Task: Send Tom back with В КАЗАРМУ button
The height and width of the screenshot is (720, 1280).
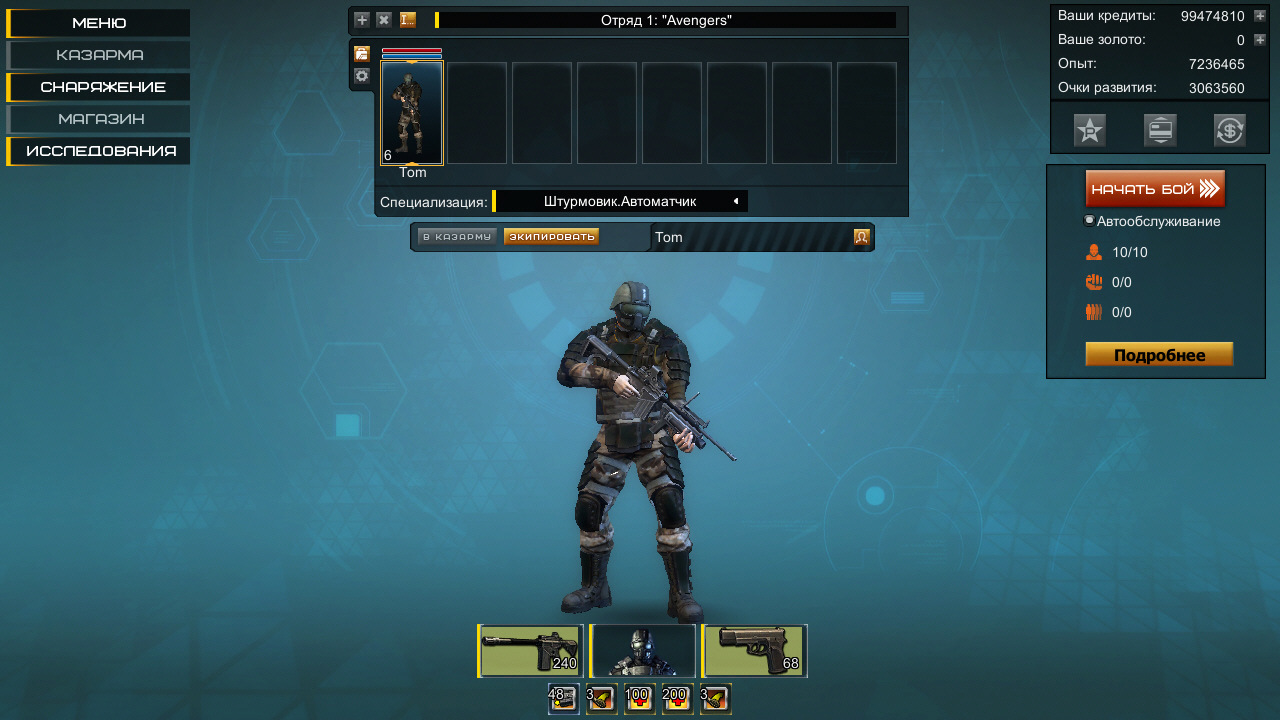Action: tap(457, 237)
